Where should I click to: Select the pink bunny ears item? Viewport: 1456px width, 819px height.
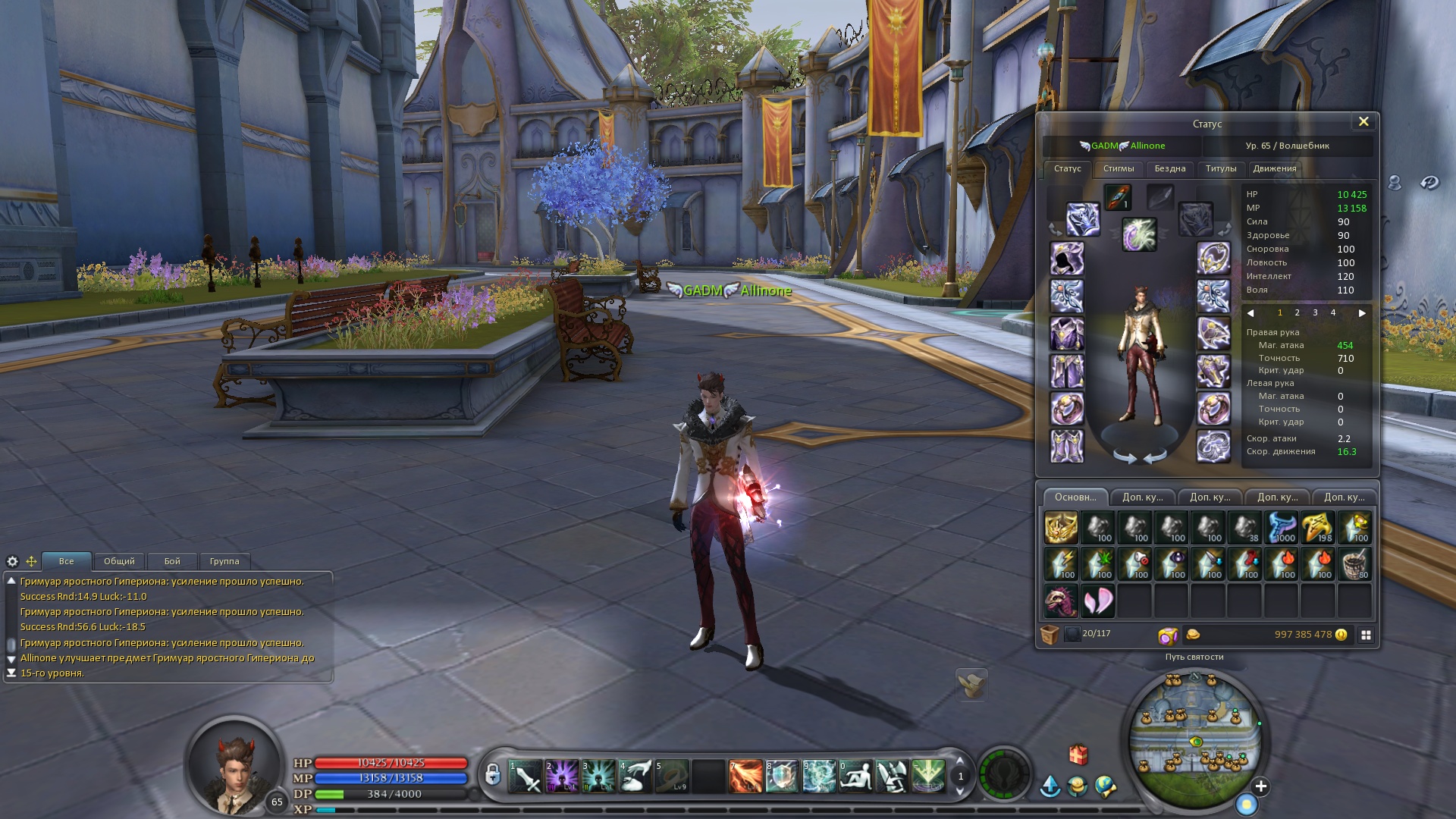1097,601
